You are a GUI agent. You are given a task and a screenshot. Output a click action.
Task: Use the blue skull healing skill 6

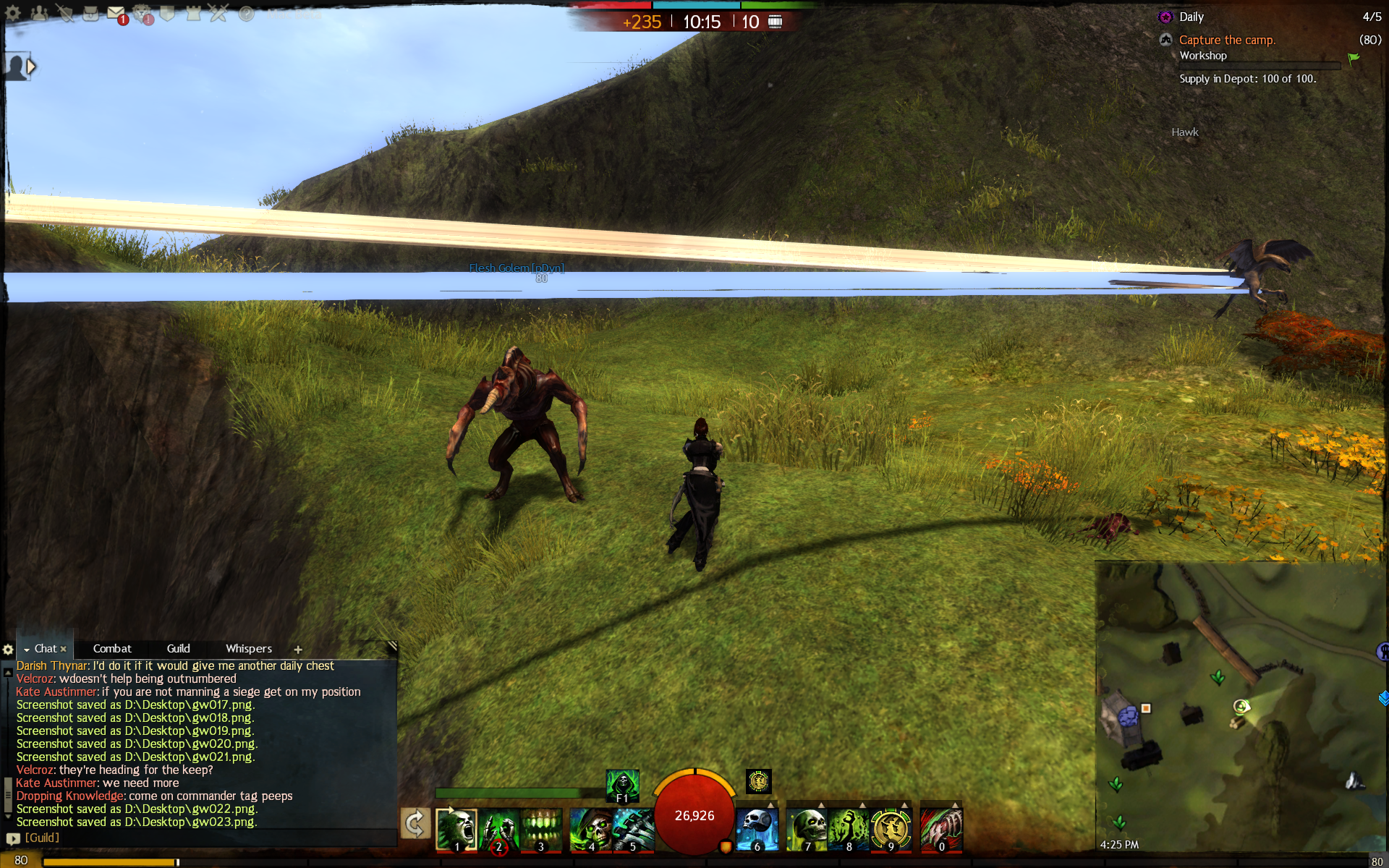click(x=757, y=829)
